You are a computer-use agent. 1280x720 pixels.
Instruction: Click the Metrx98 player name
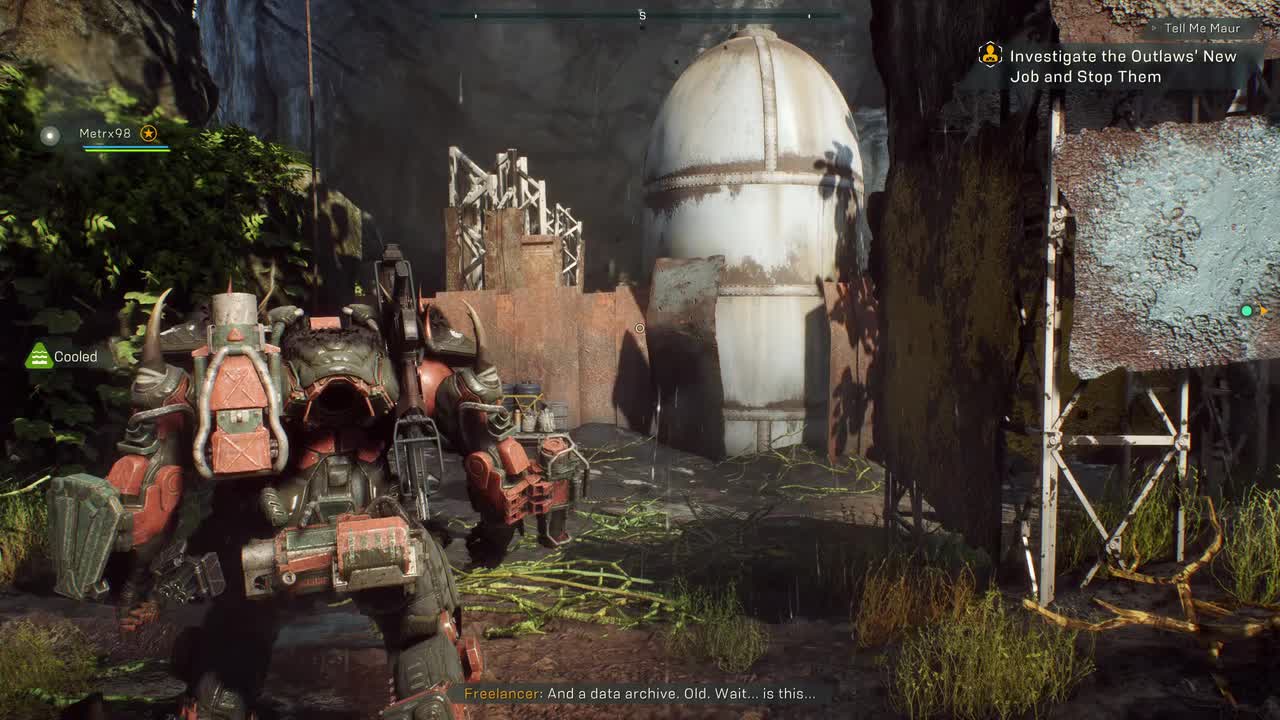point(105,133)
